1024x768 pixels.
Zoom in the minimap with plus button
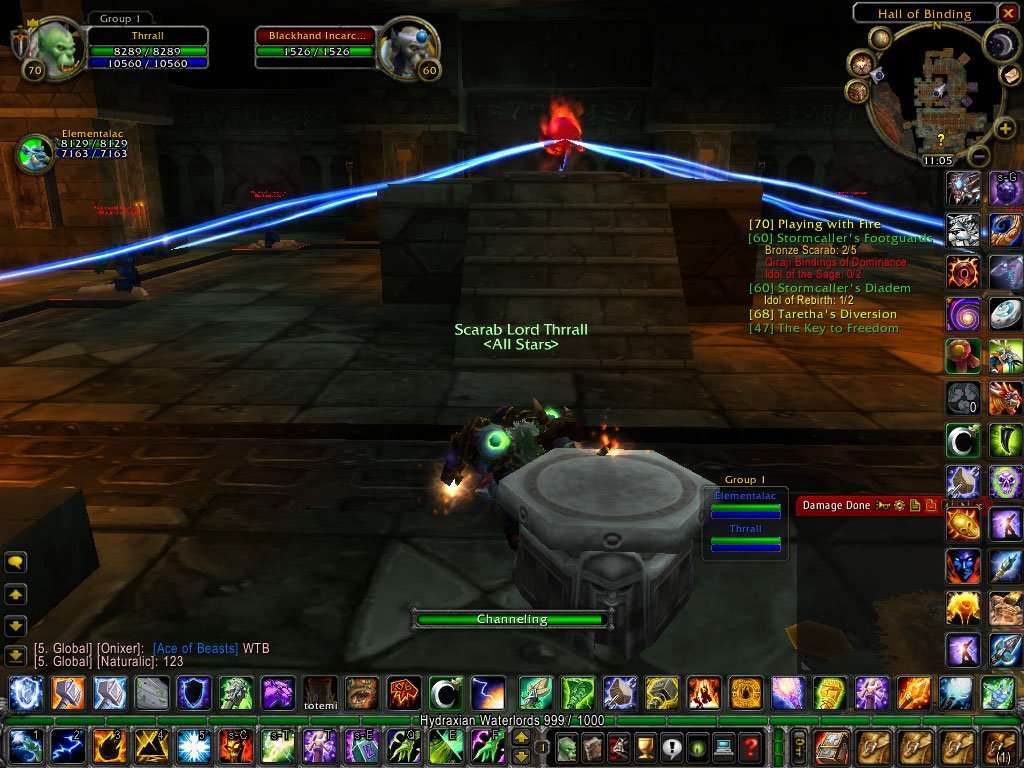(x=1004, y=128)
